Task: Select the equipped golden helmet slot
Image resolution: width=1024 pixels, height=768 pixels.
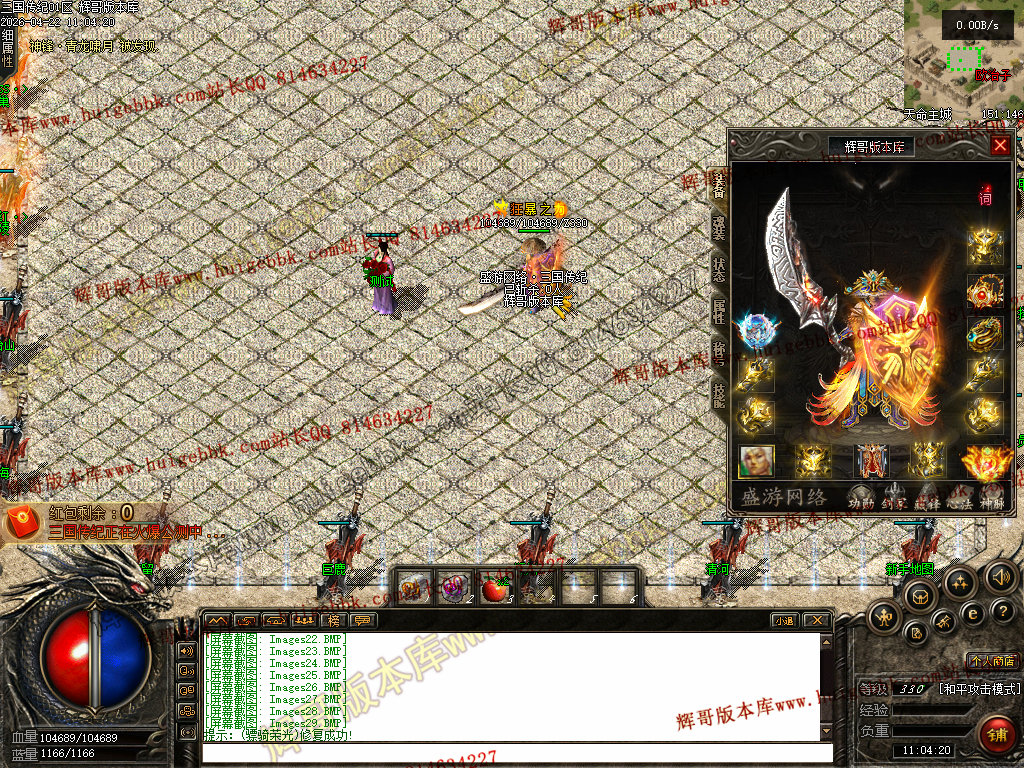Action: 985,246
